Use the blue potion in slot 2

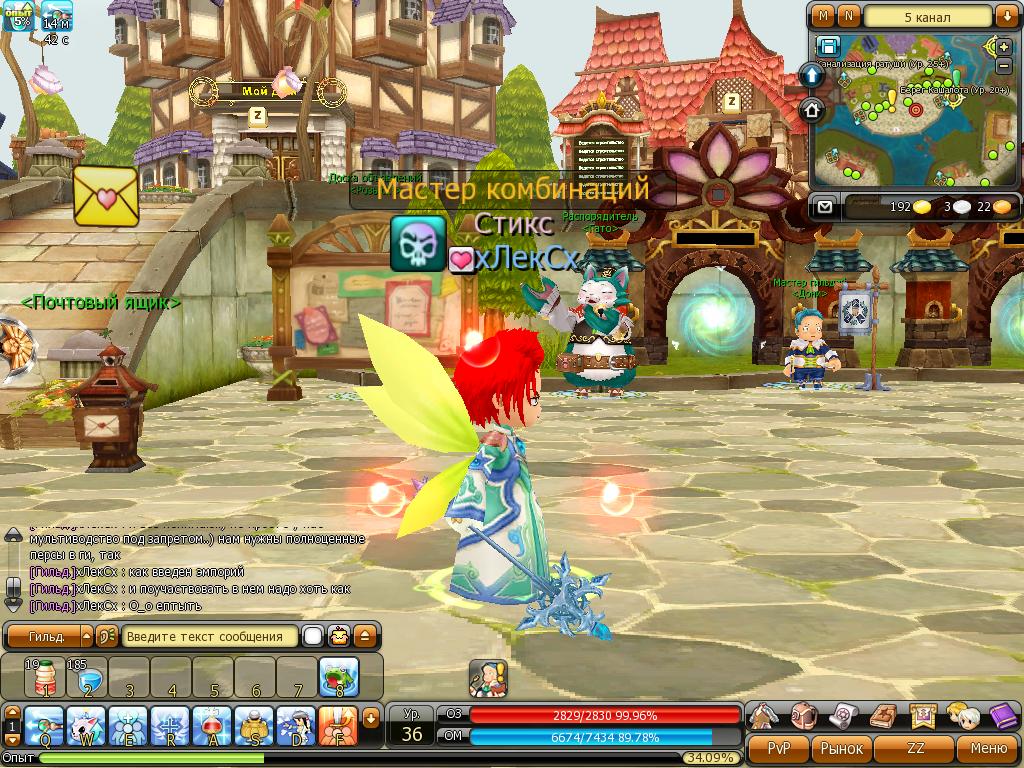point(86,677)
